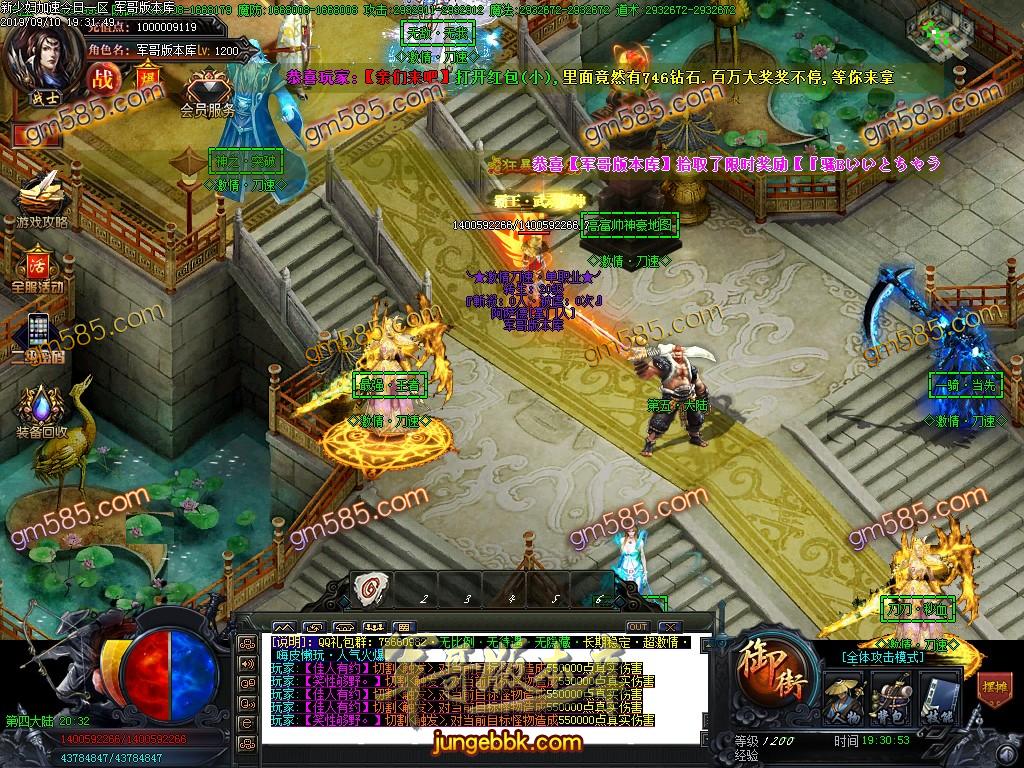This screenshot has width=1024, height=768.
Task: Click the minimap in the corner
Action: (x=940, y=28)
